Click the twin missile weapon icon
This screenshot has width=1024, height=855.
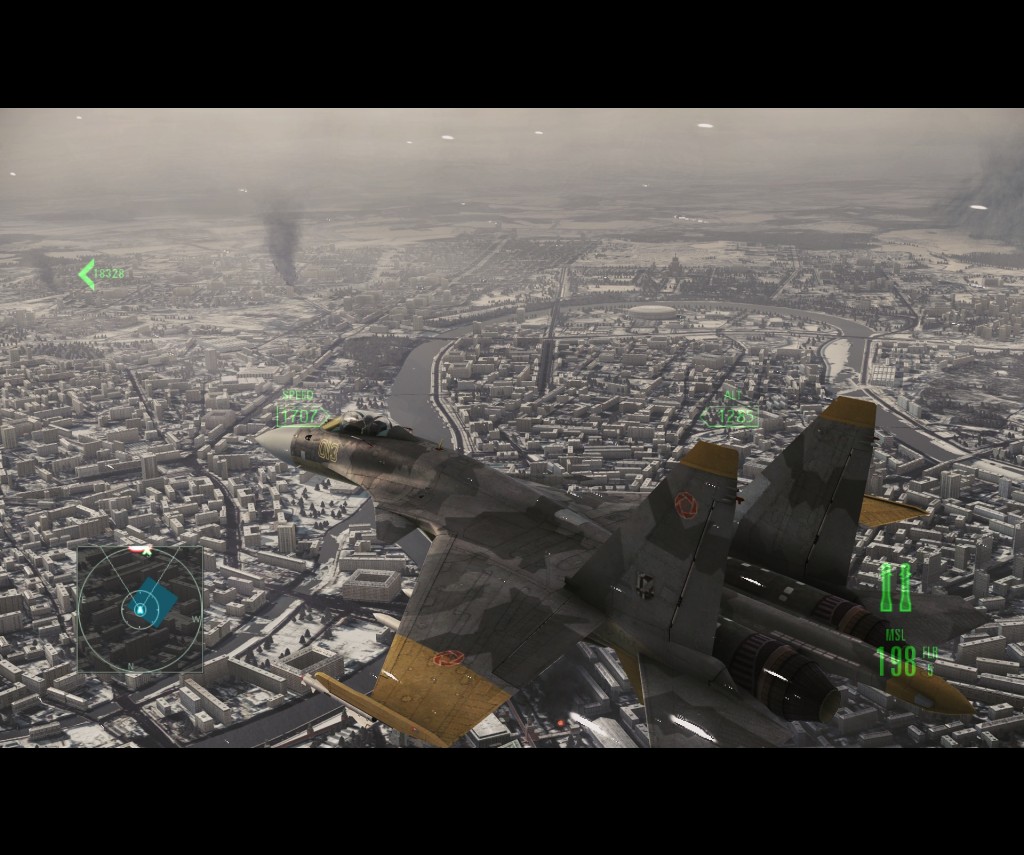point(896,588)
